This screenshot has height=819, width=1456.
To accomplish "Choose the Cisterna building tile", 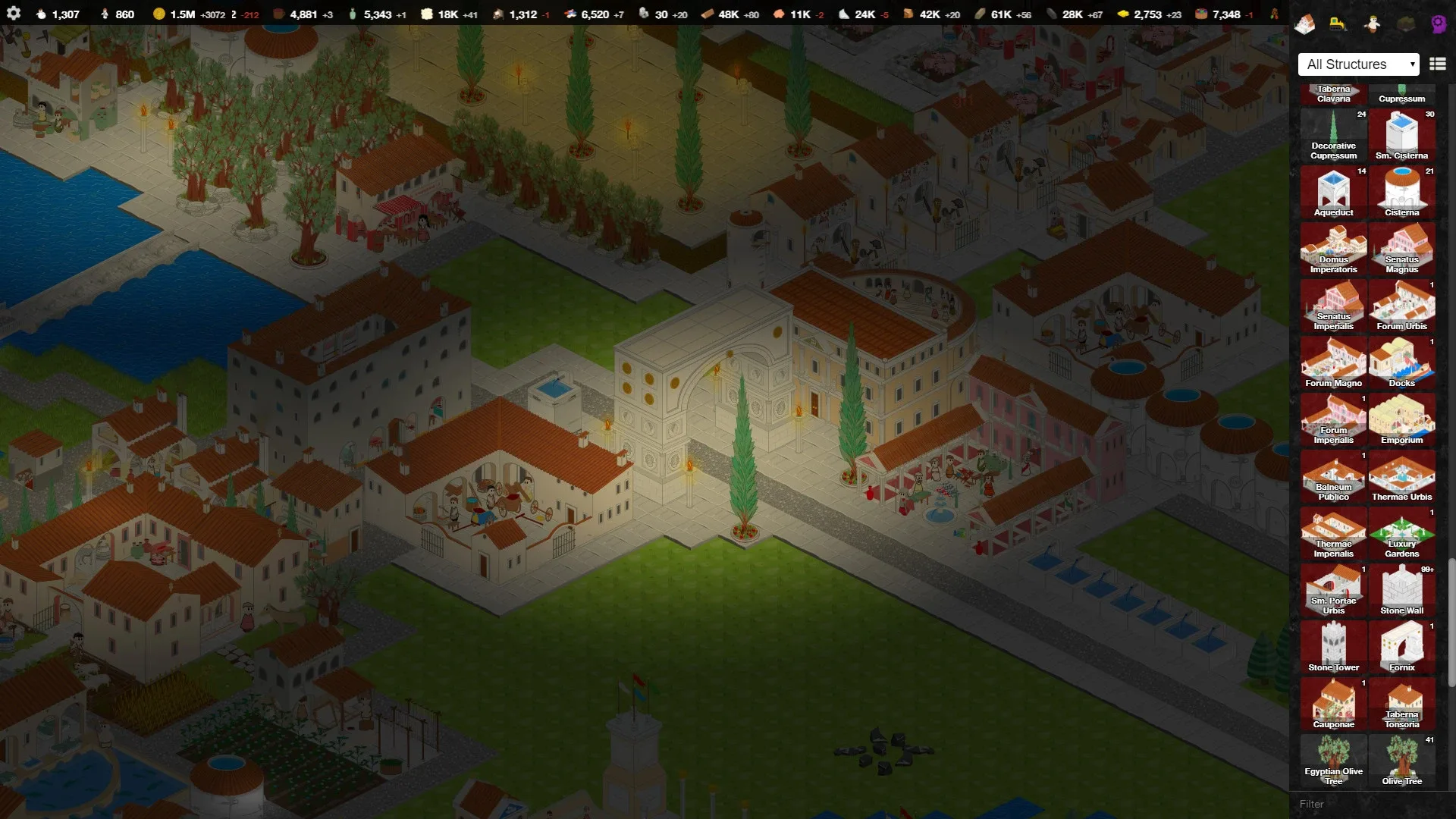I will click(x=1401, y=193).
